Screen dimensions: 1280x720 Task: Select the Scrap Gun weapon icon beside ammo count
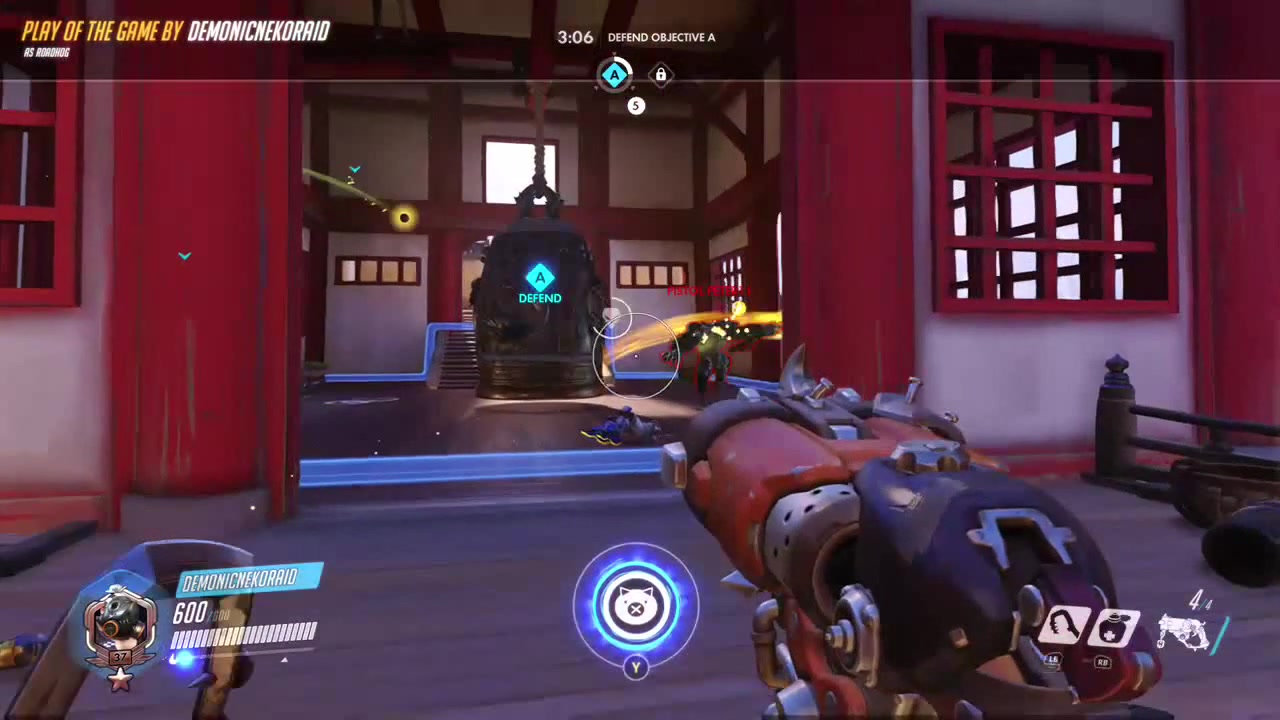click(1185, 632)
